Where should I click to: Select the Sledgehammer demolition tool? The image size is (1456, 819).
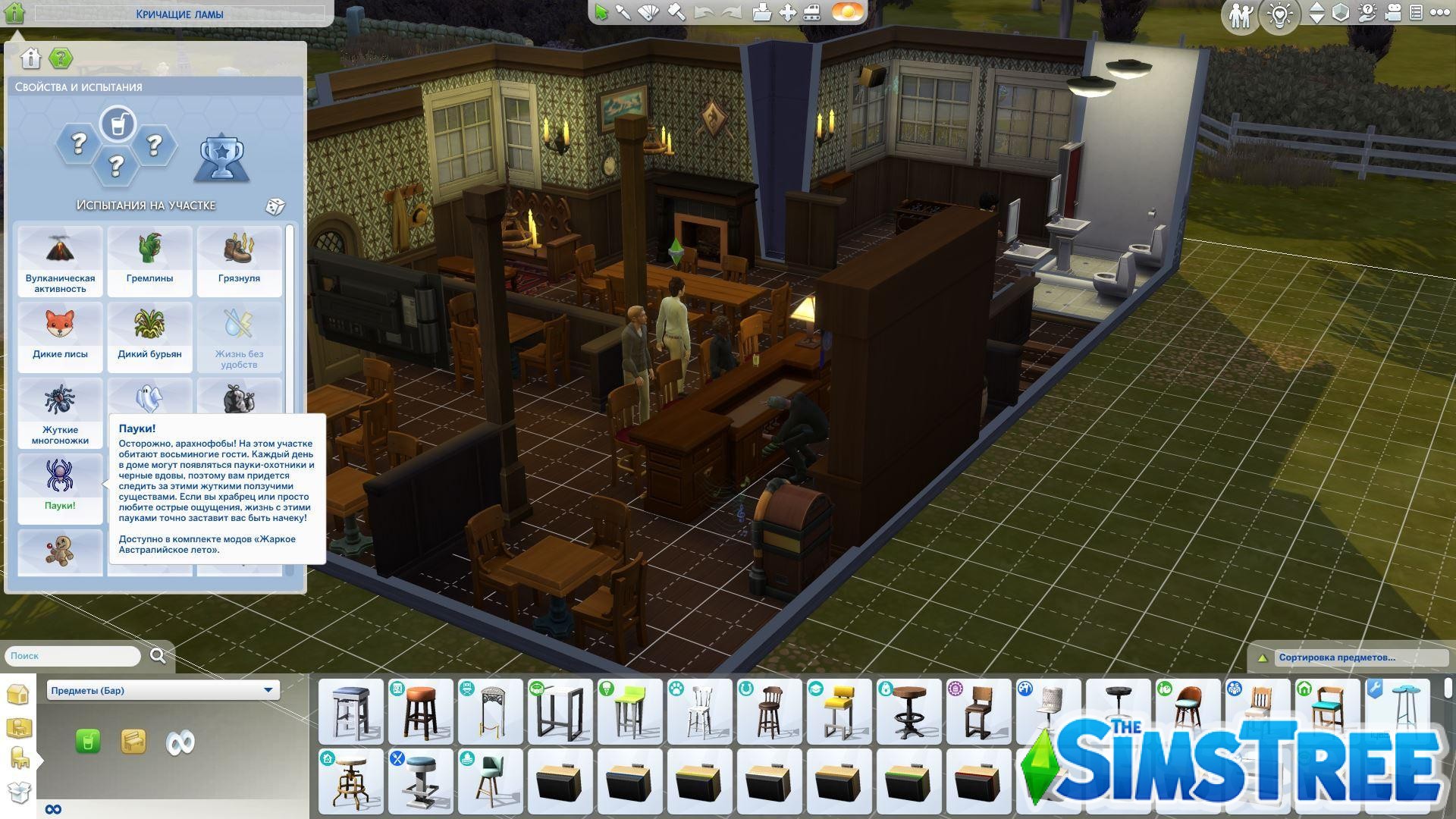click(675, 12)
